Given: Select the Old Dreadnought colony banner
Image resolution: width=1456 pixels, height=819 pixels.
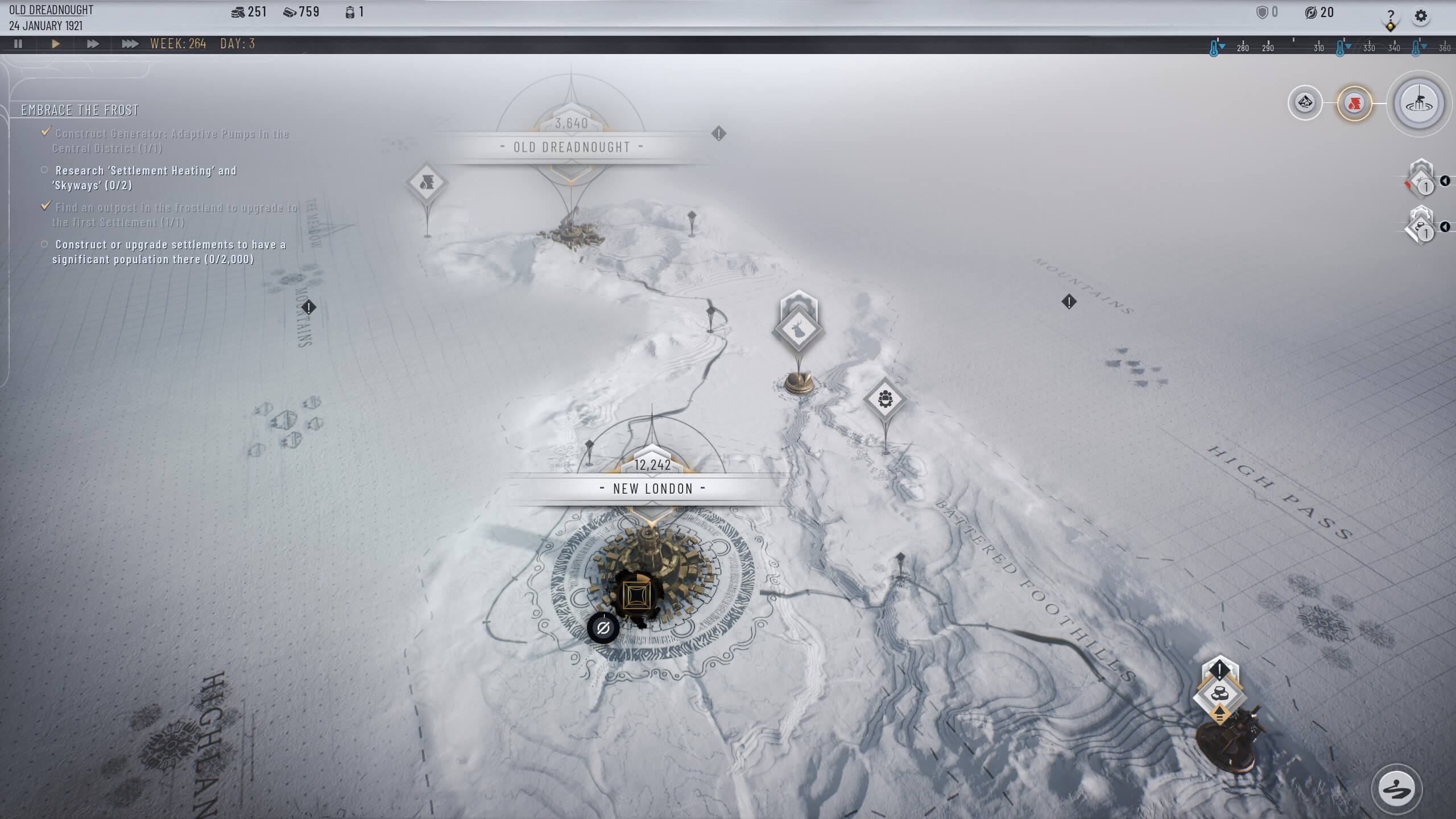Looking at the screenshot, I should pyautogui.click(x=572, y=147).
